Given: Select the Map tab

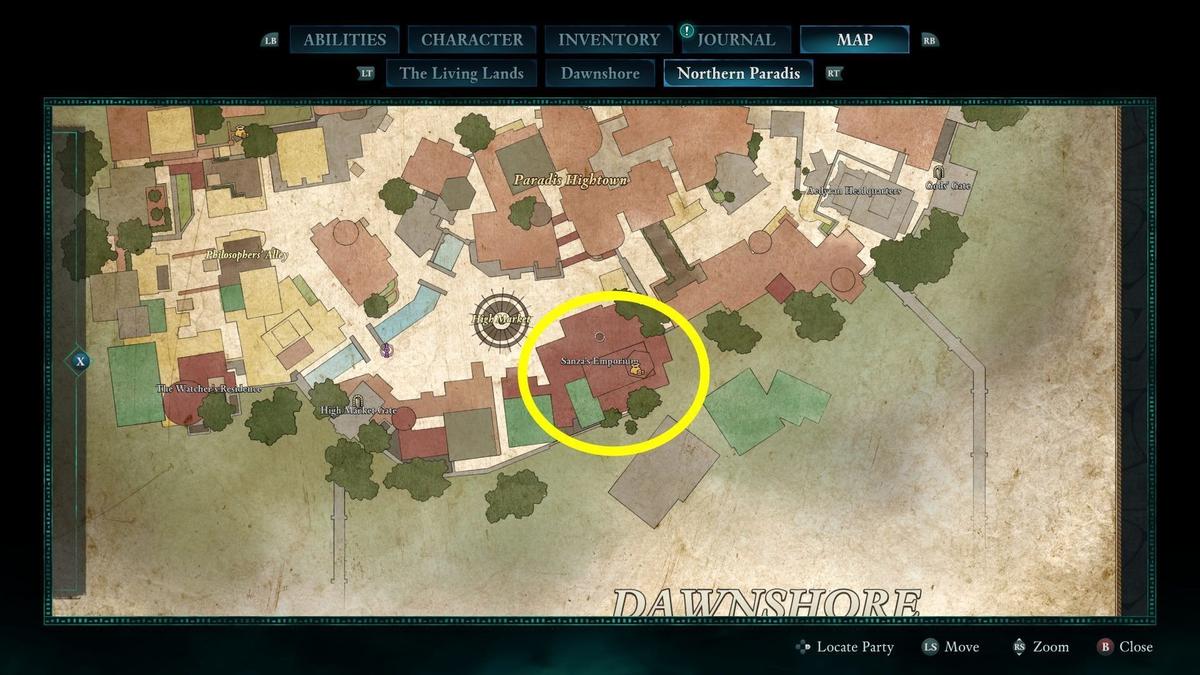Looking at the screenshot, I should (854, 40).
